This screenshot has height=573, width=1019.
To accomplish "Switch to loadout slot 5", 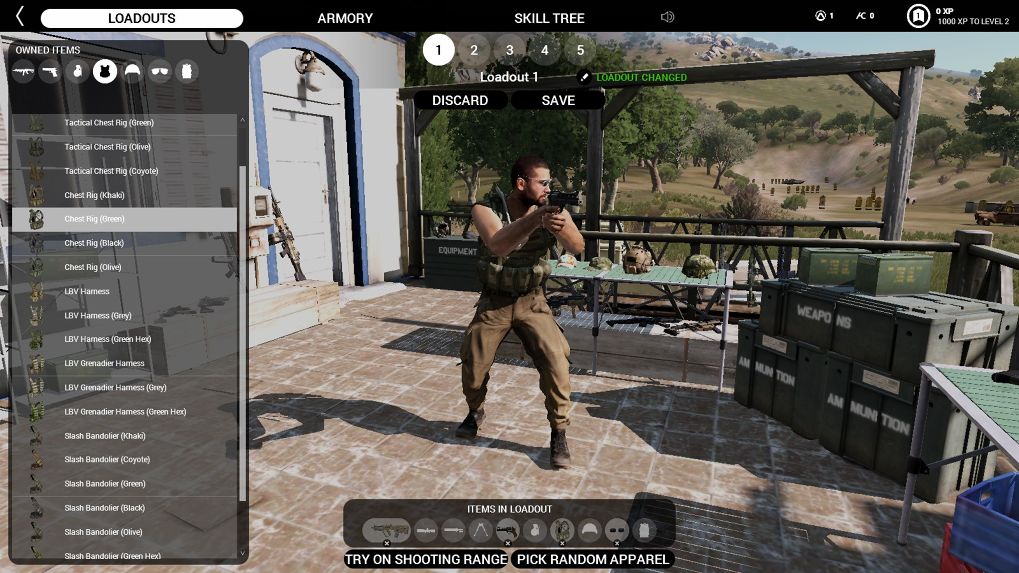I will pos(579,49).
